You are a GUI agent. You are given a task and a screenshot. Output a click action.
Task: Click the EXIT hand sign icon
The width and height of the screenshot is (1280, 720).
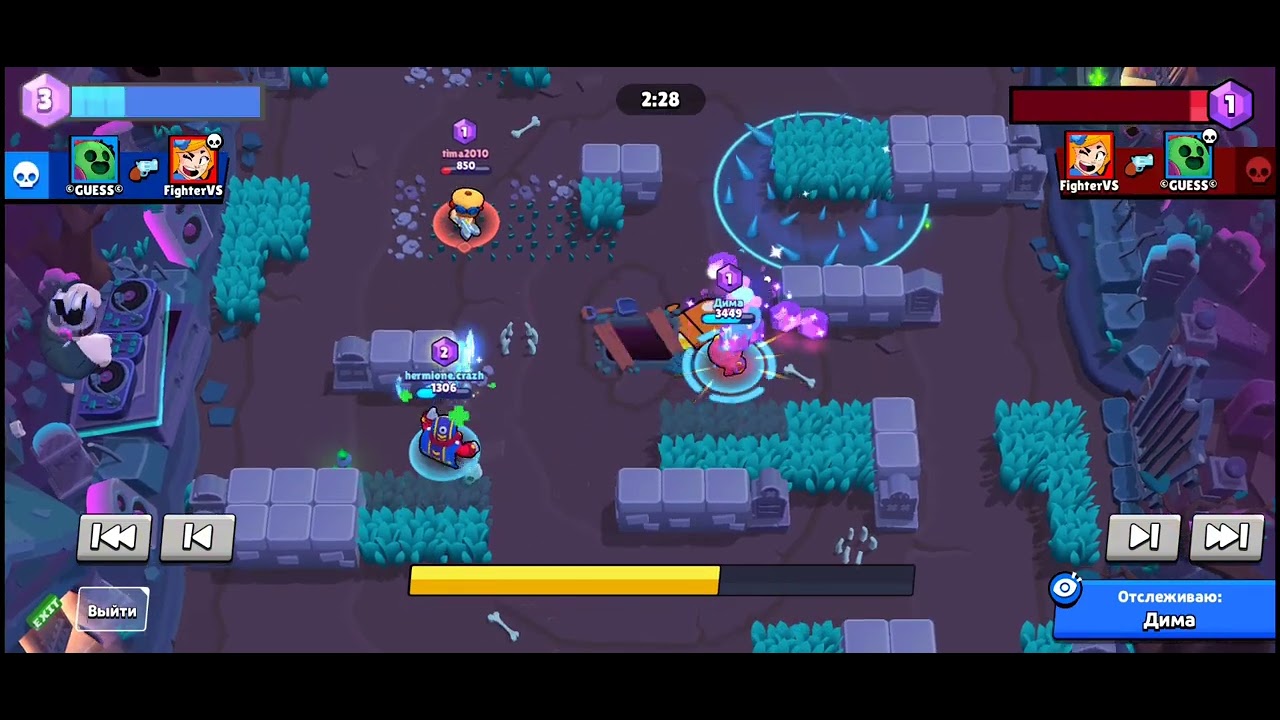47,613
